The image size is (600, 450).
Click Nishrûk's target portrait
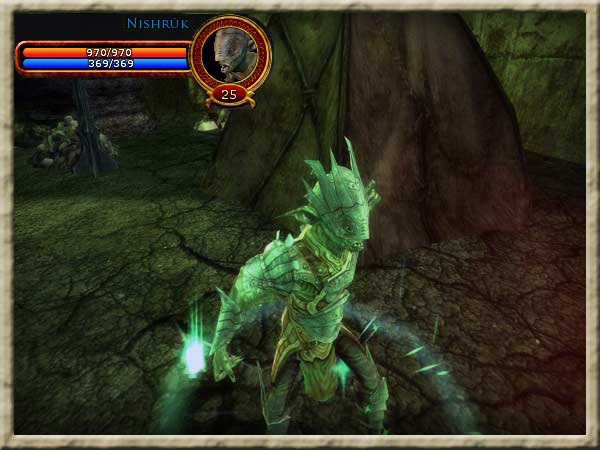click(230, 53)
